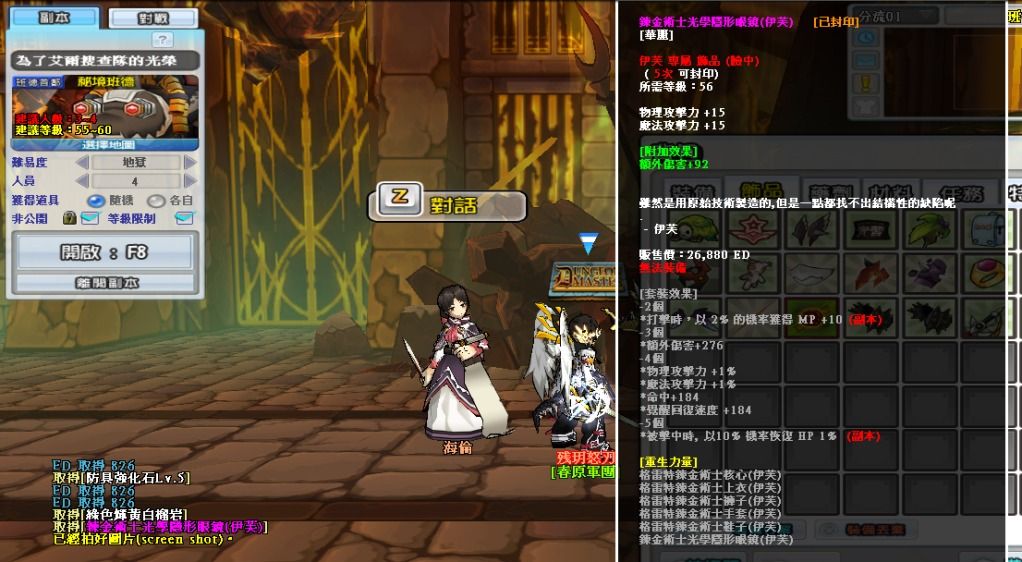
Task: Click 選擇地圖 to choose a map
Action: pos(106,144)
